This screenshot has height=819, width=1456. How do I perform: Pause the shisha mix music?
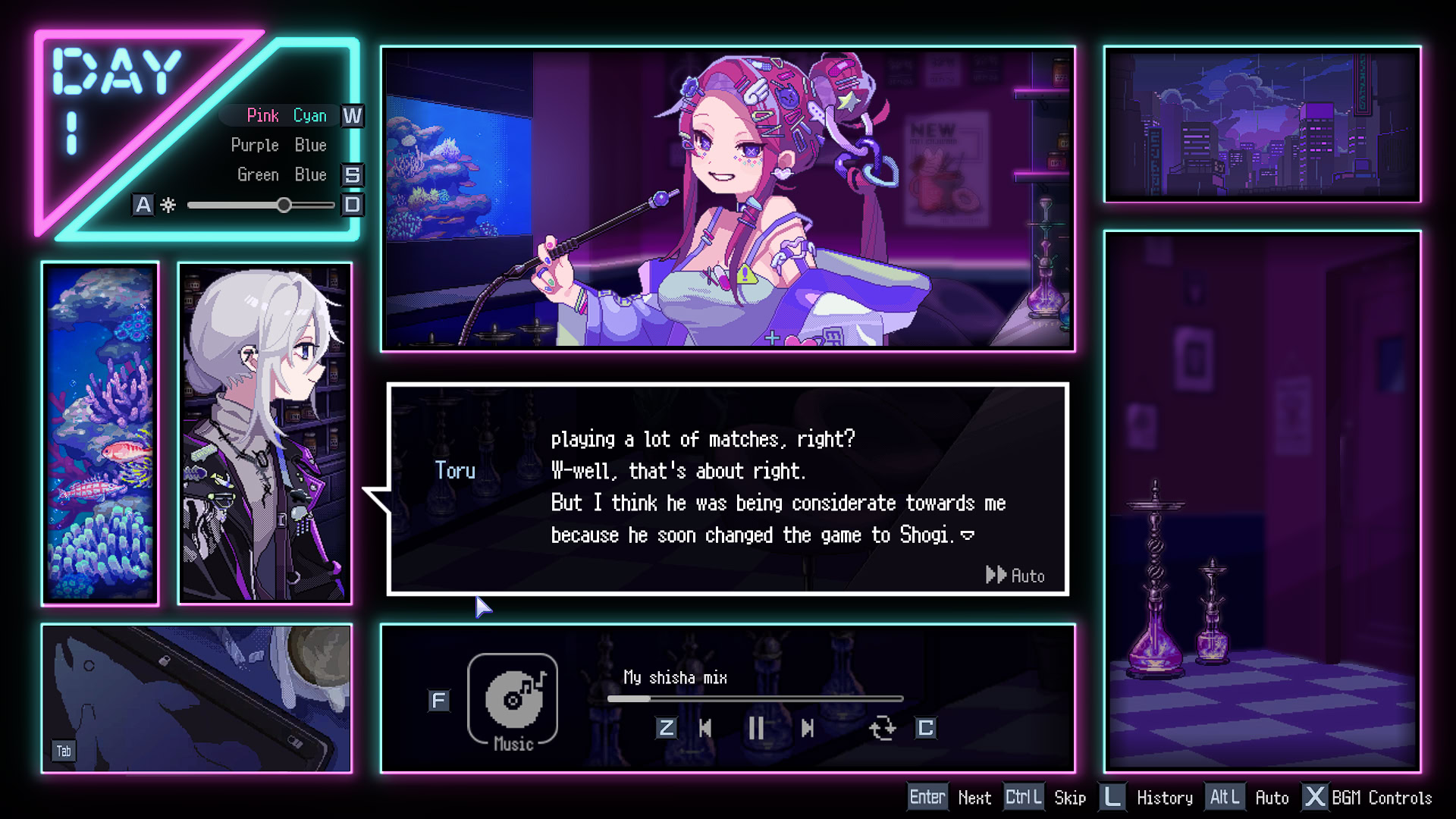click(x=756, y=728)
